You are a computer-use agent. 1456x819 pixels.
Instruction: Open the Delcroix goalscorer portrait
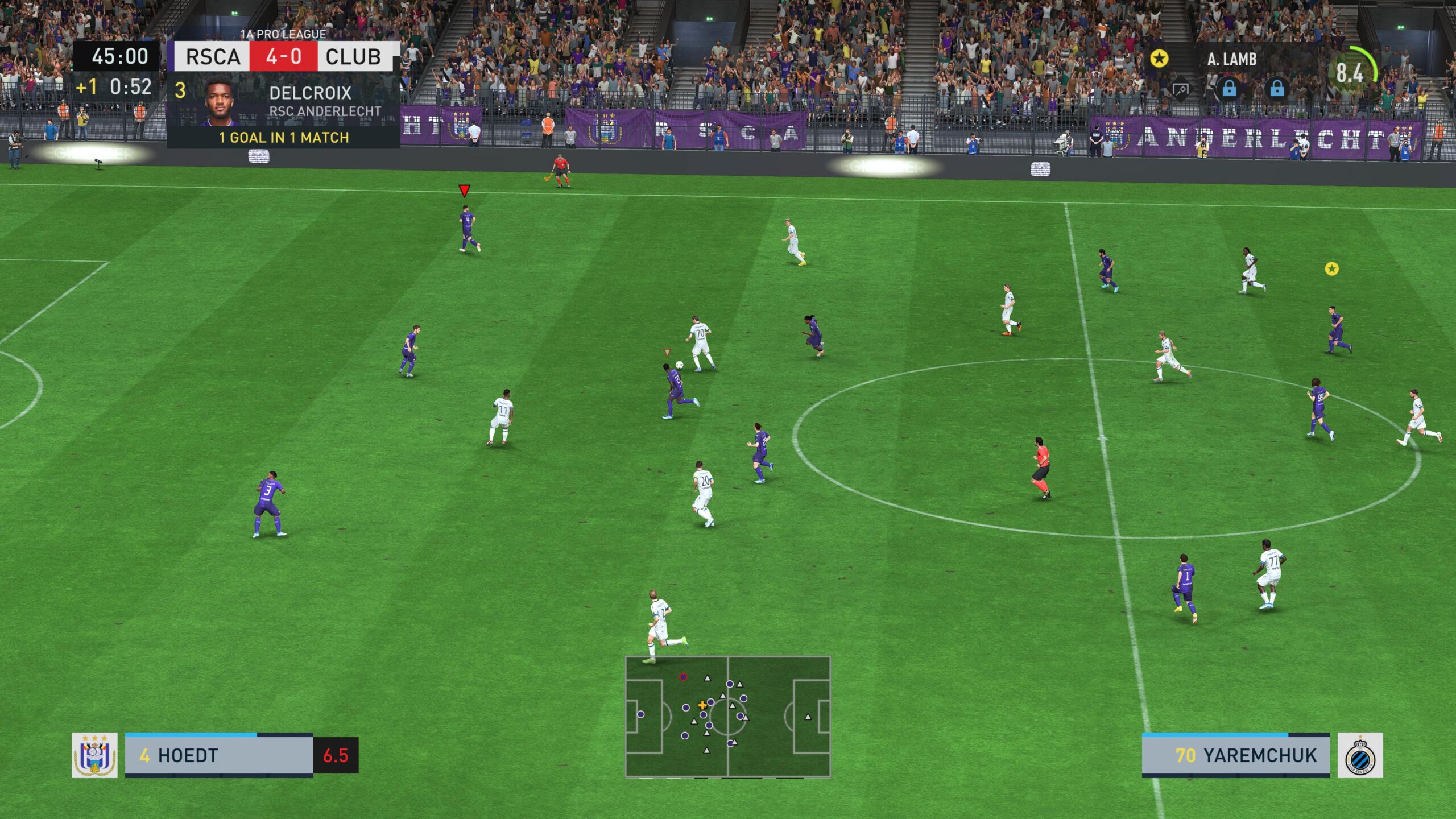pyautogui.click(x=220, y=101)
